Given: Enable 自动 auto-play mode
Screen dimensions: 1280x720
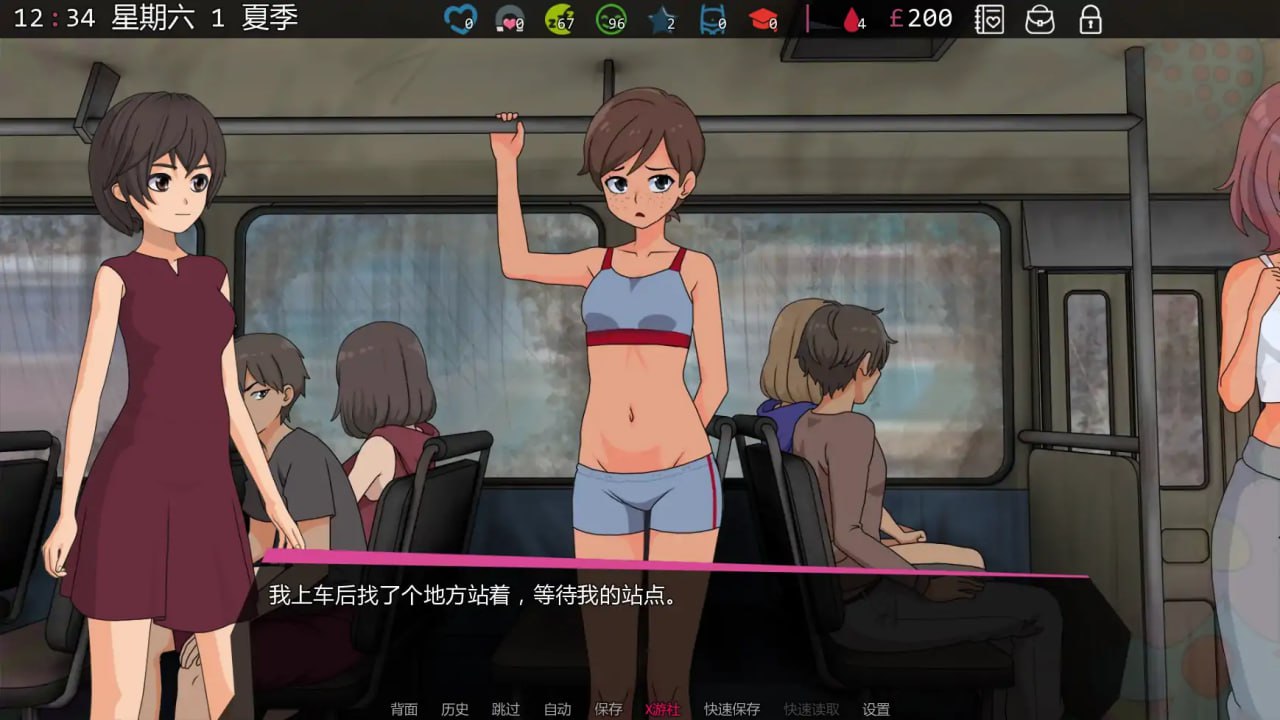Looking at the screenshot, I should [558, 709].
